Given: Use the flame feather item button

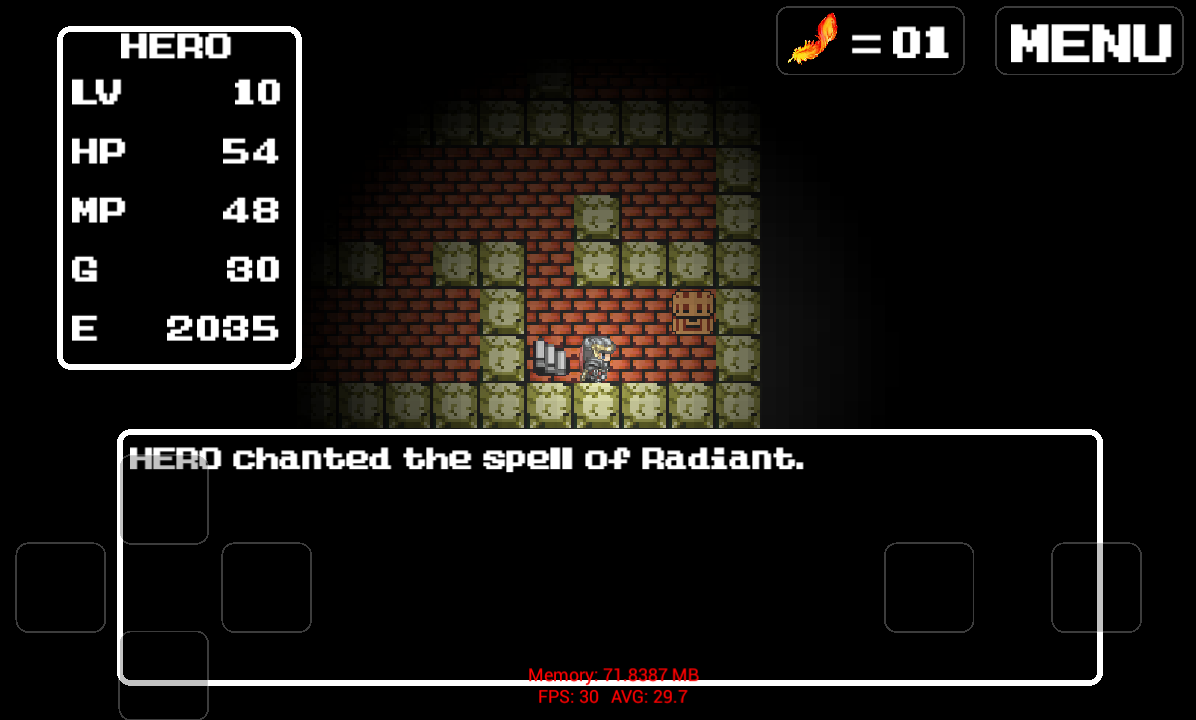Looking at the screenshot, I should click(x=870, y=41).
